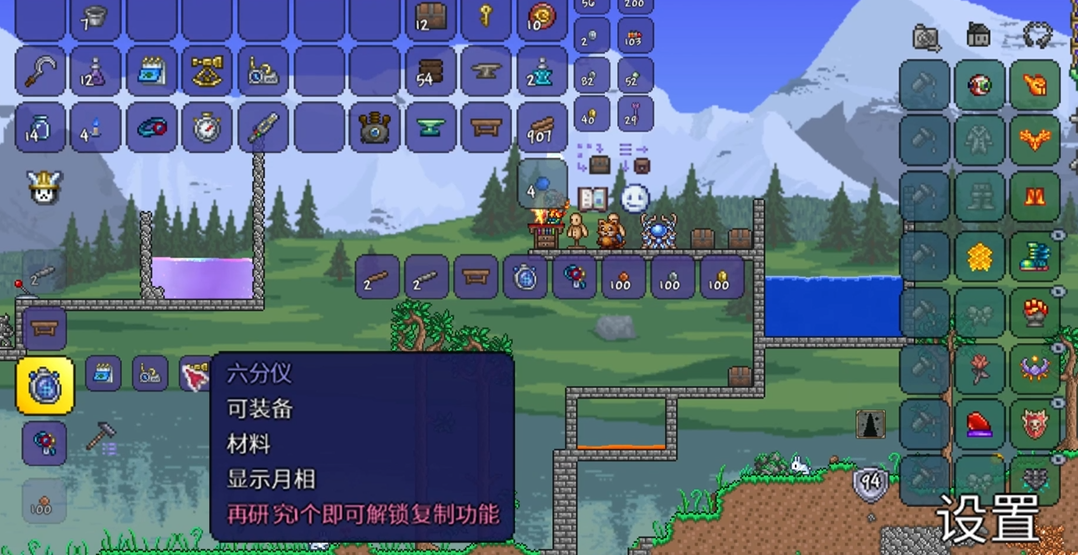1078x555 pixels.
Task: Select the sickle inventory slot
Action: tap(40, 72)
